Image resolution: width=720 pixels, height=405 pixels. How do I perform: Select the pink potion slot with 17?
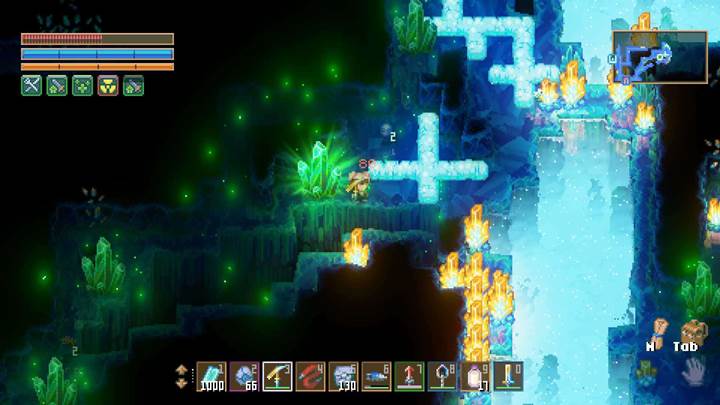[x=476, y=375]
